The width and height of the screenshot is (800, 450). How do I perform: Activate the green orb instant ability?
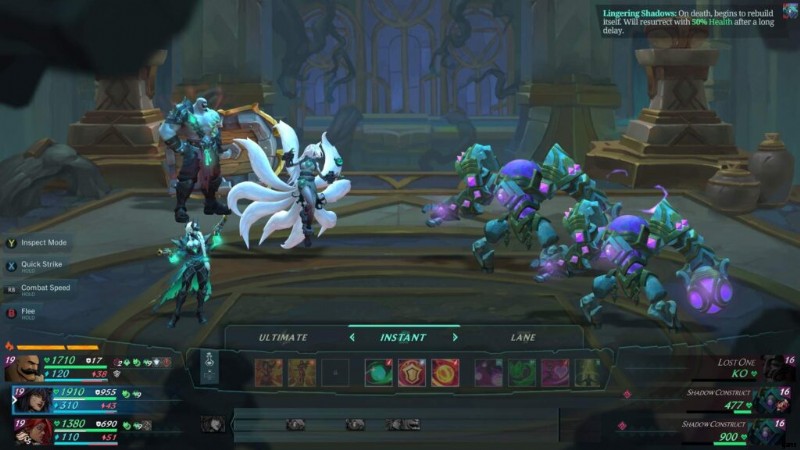(x=379, y=373)
